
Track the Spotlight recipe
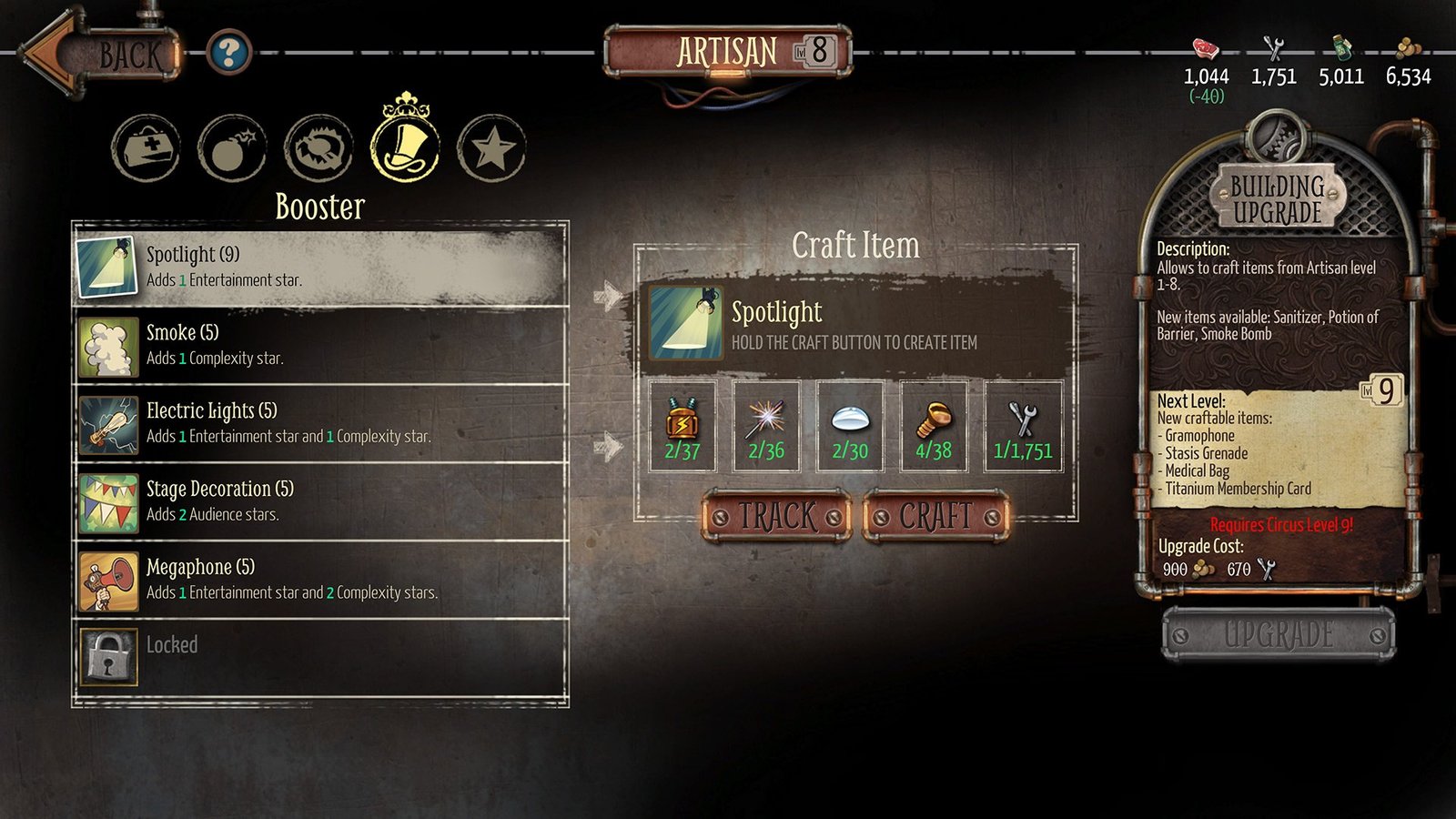pyautogui.click(x=777, y=517)
